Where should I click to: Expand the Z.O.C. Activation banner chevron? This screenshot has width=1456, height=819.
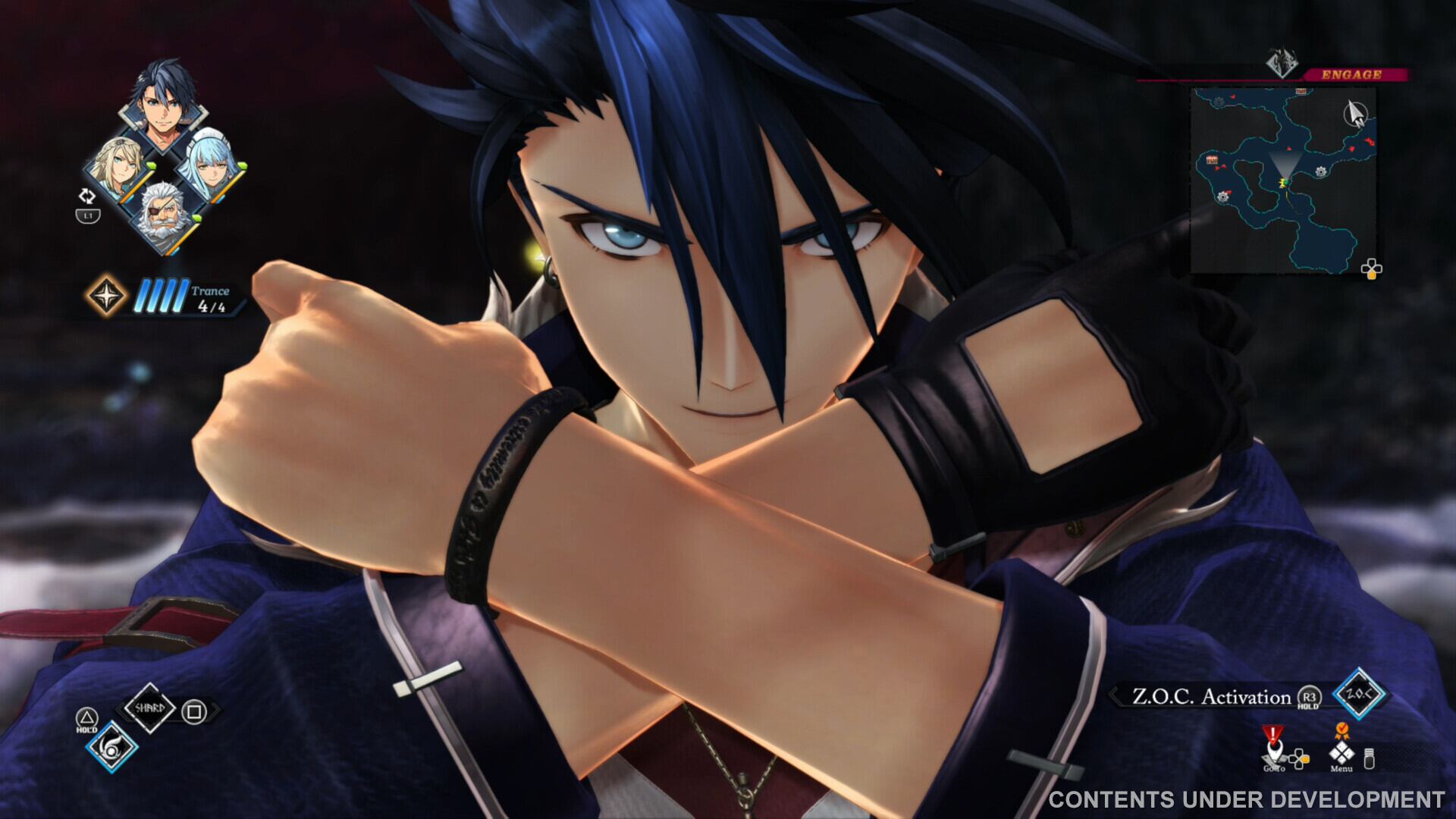pos(1112,695)
